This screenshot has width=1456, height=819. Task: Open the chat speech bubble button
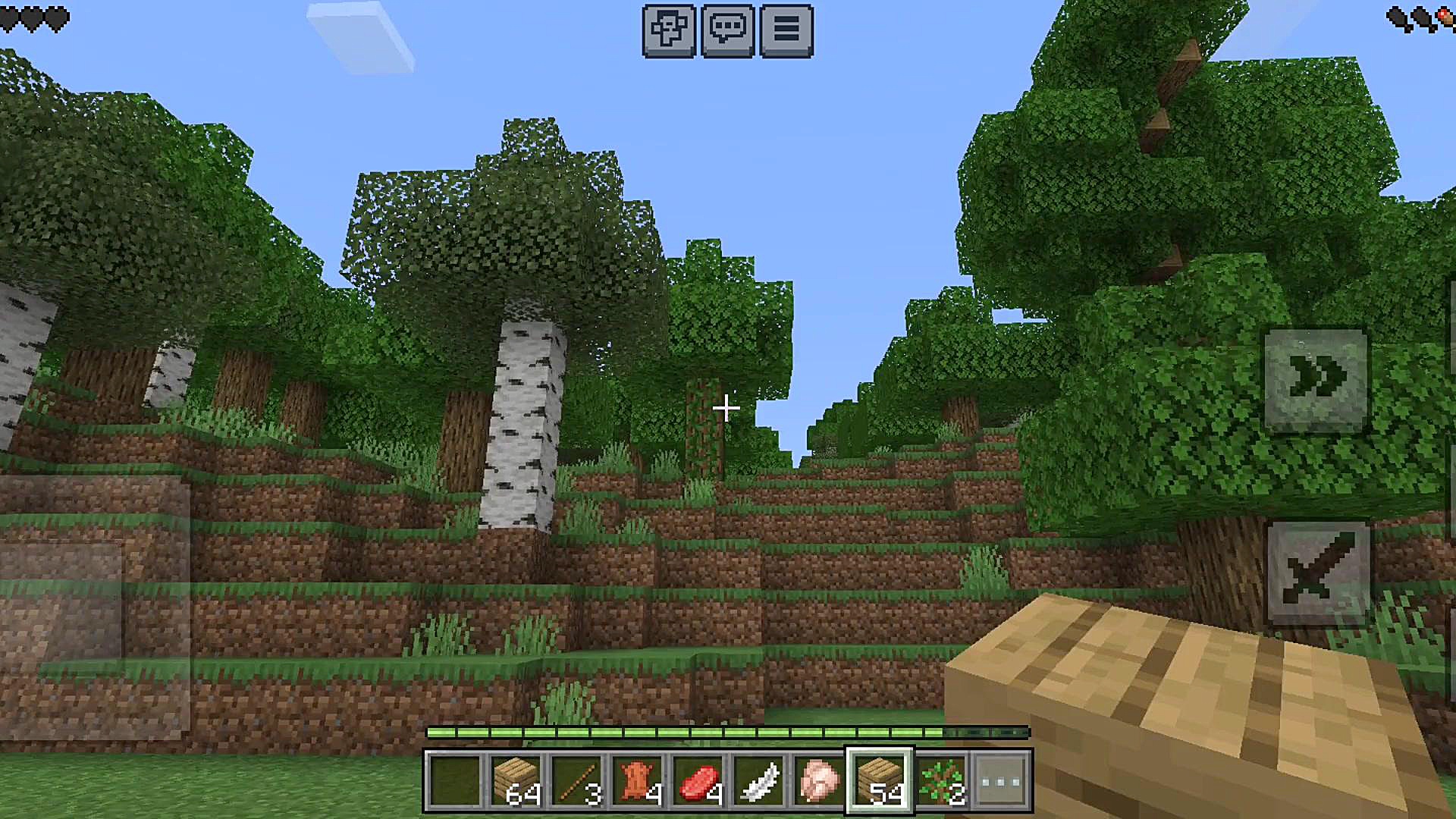727,31
